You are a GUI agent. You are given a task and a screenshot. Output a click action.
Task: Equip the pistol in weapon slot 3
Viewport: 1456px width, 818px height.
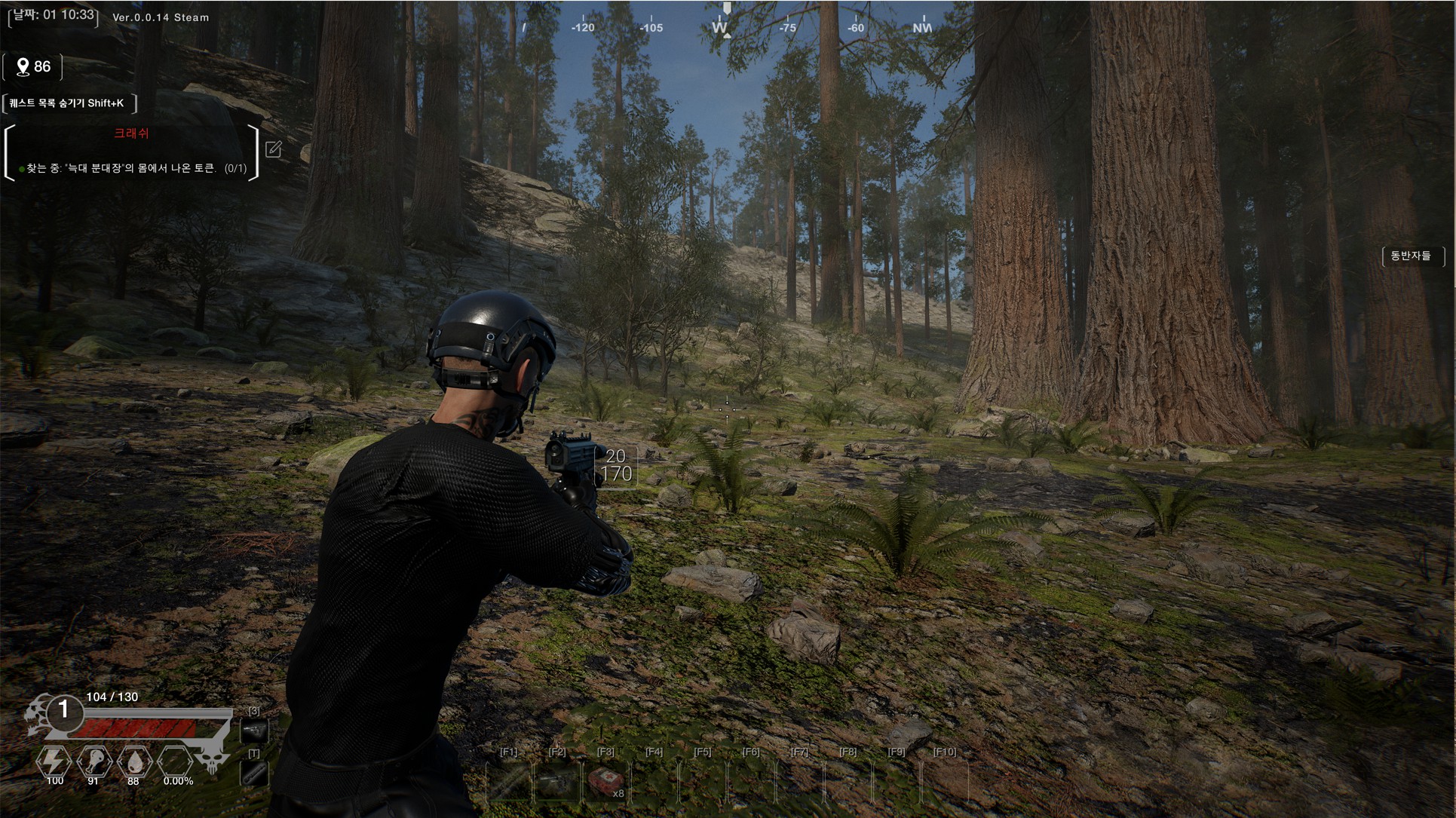(254, 730)
